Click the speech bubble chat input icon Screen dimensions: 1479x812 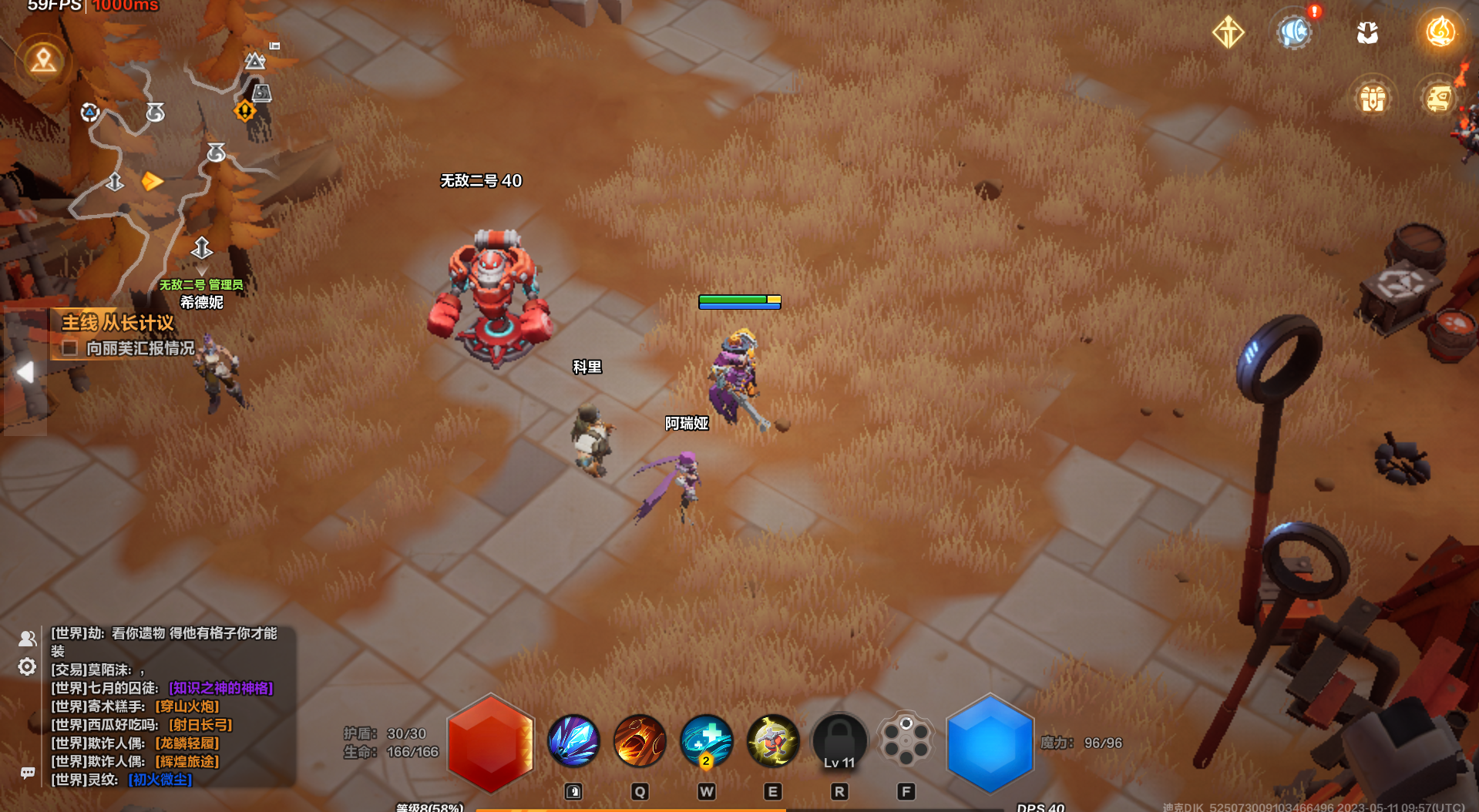(28, 773)
